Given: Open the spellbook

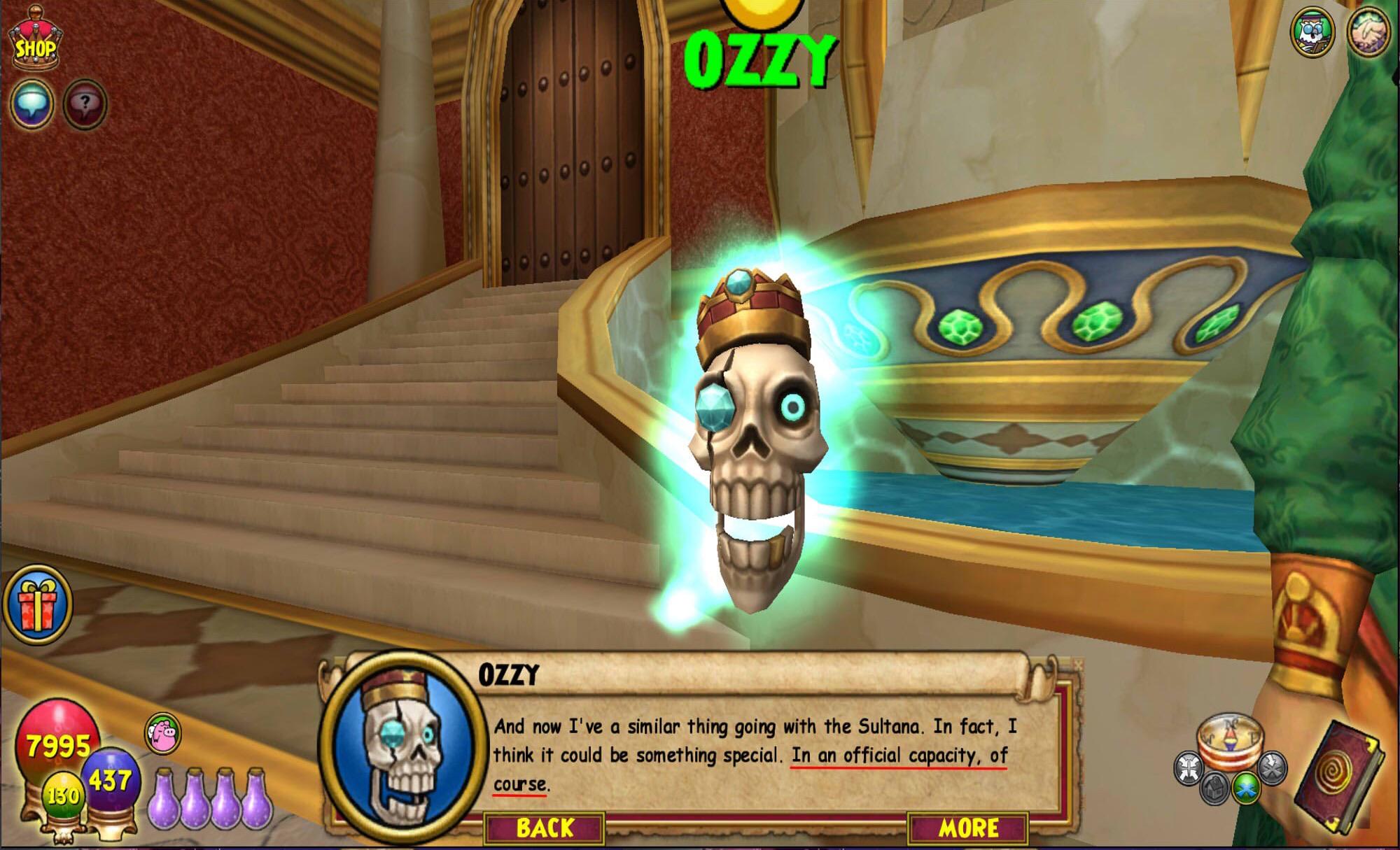Looking at the screenshot, I should (x=1338, y=774).
